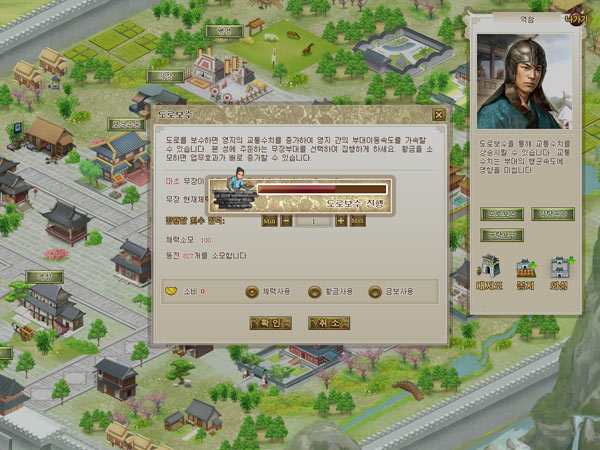Choose the 황금사용 option

pos(316,292)
